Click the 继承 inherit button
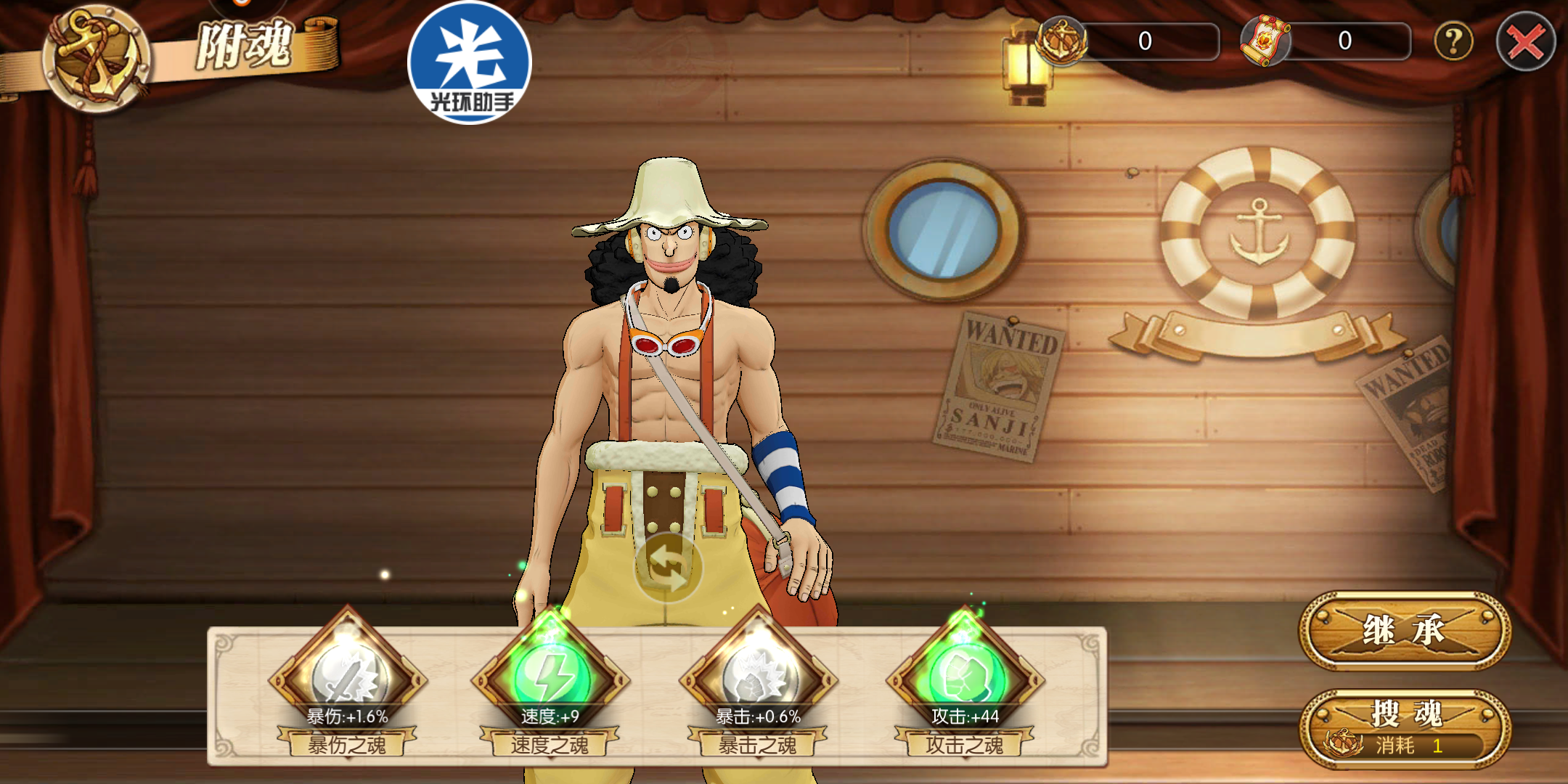Screen dimensions: 1568x784 coord(1404,630)
